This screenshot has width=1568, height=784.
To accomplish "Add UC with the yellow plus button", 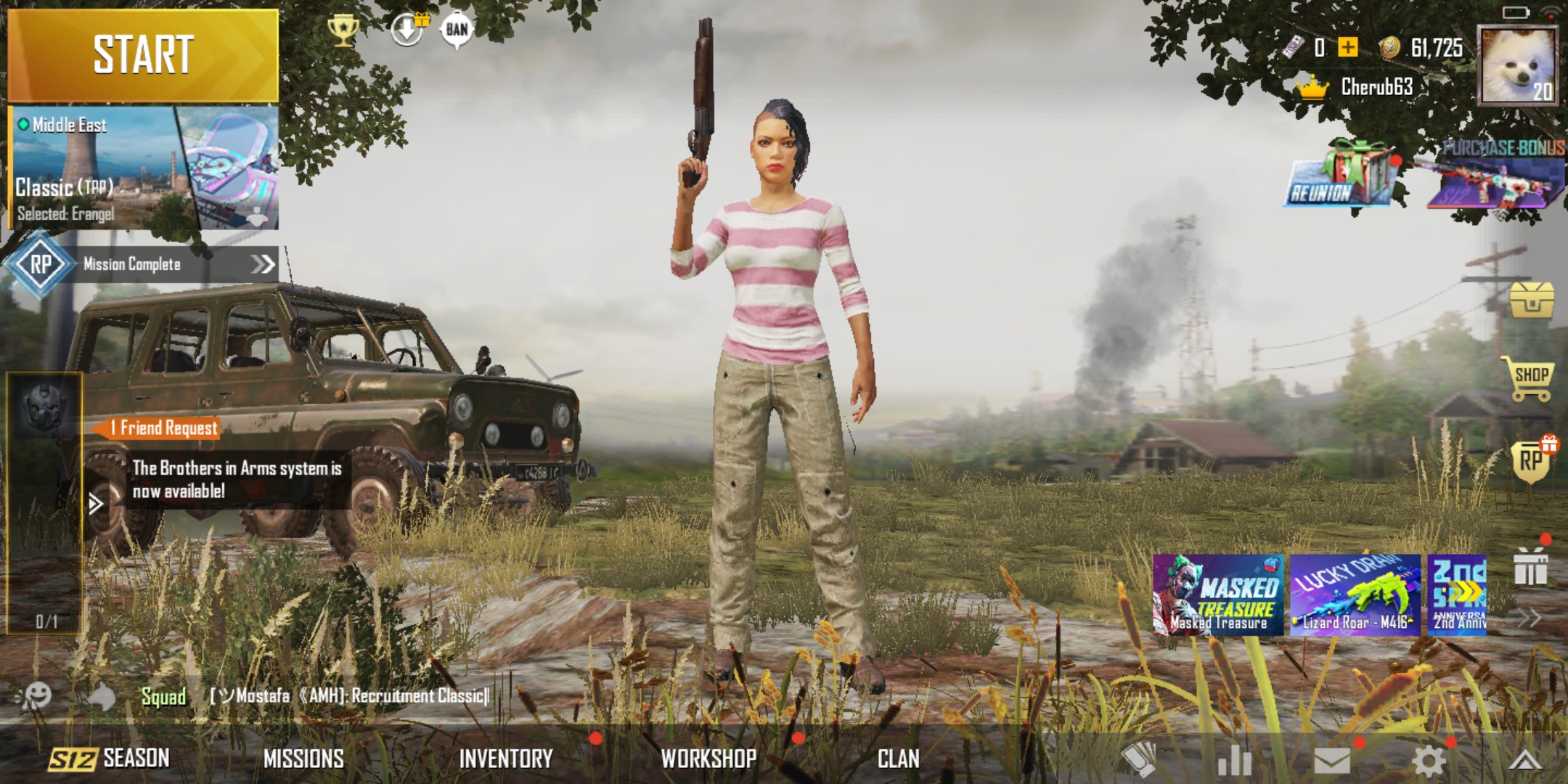I will [x=1348, y=48].
